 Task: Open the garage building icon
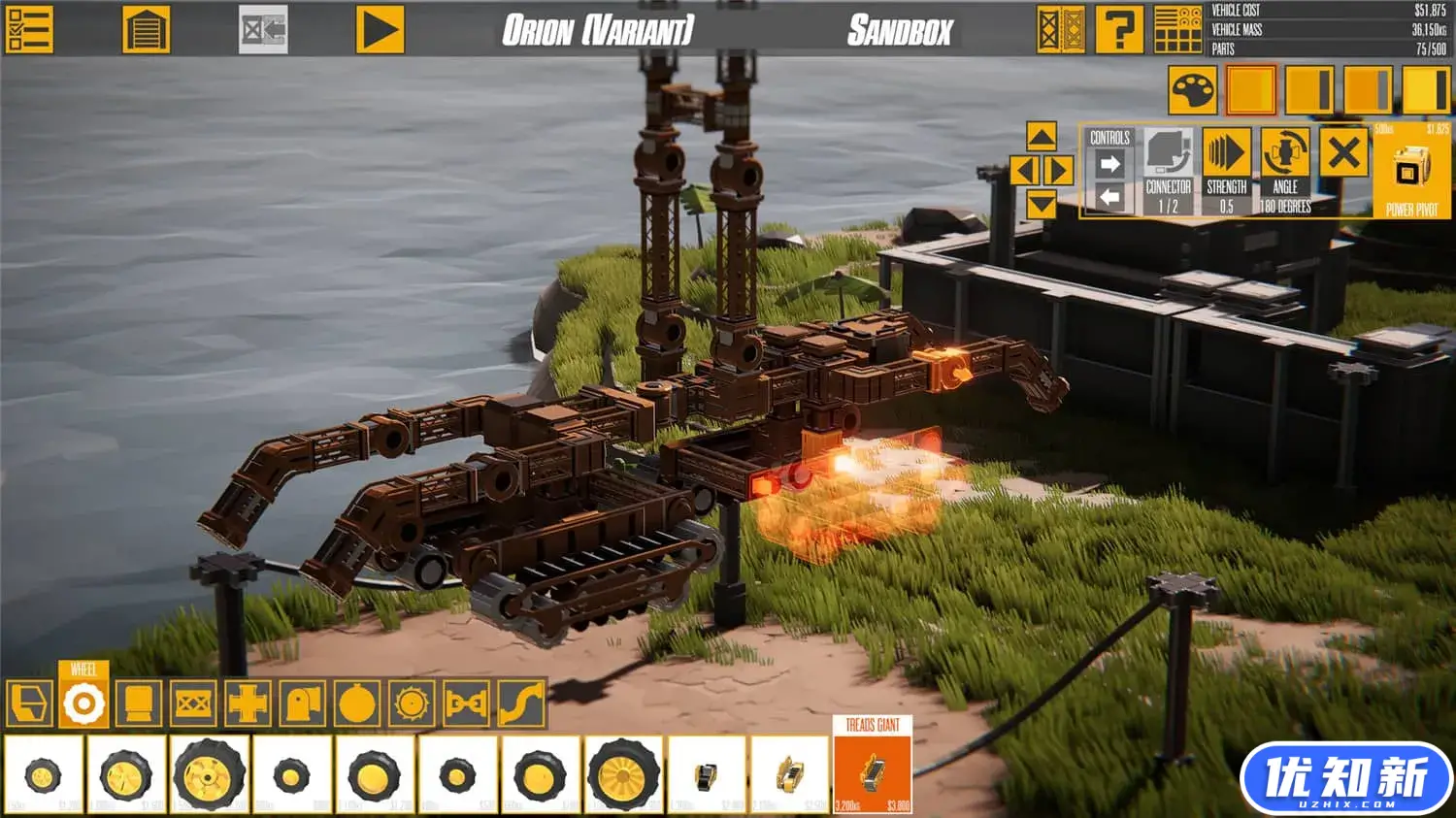pos(147,30)
